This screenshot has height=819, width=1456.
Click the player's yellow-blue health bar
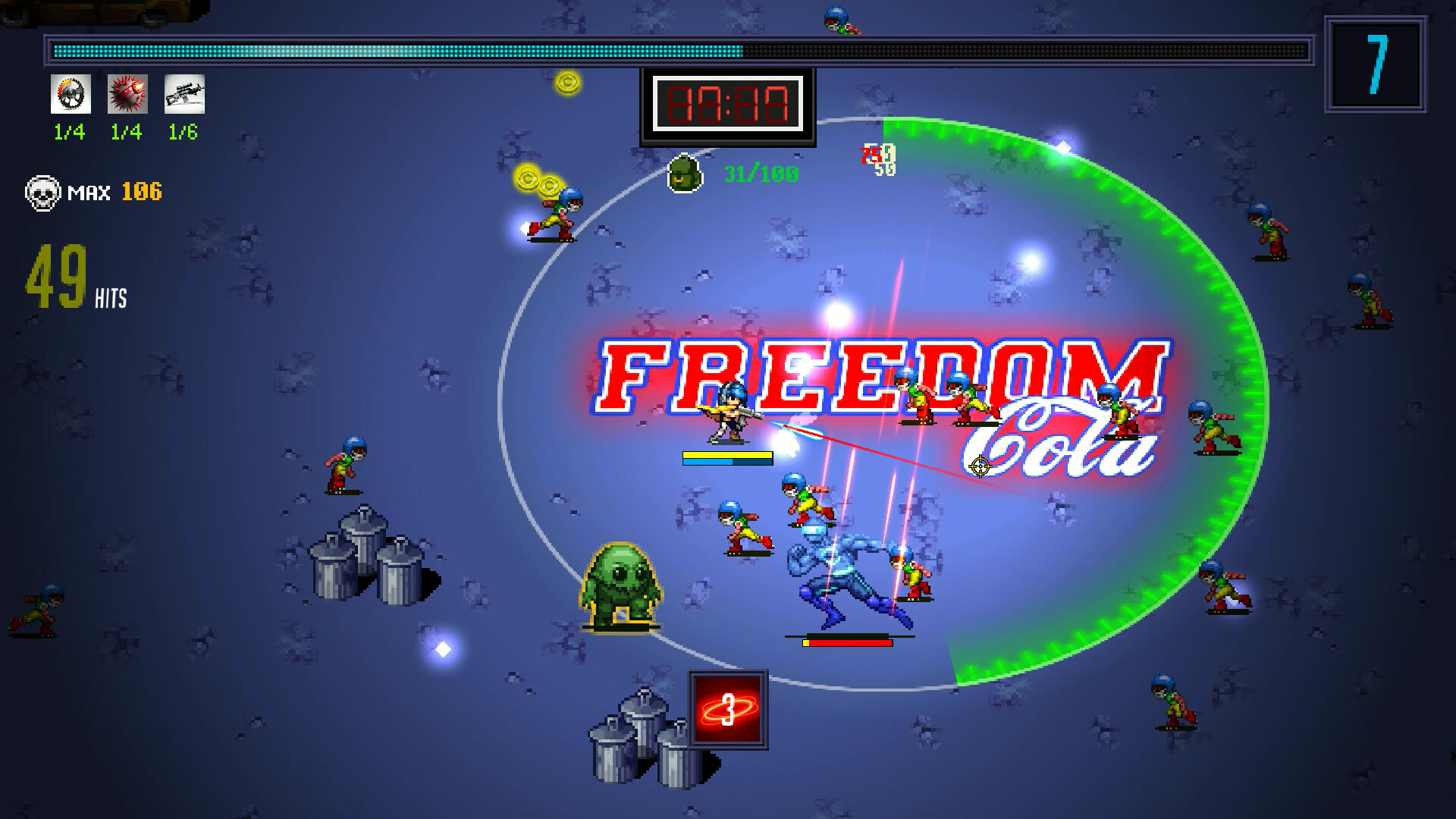click(x=727, y=457)
